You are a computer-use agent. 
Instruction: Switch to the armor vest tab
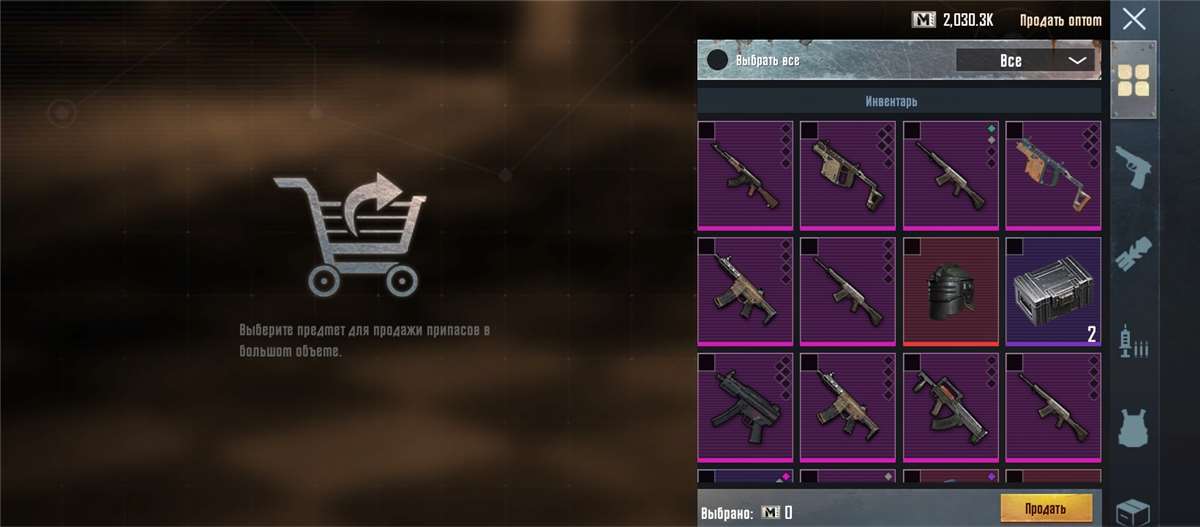click(1133, 428)
